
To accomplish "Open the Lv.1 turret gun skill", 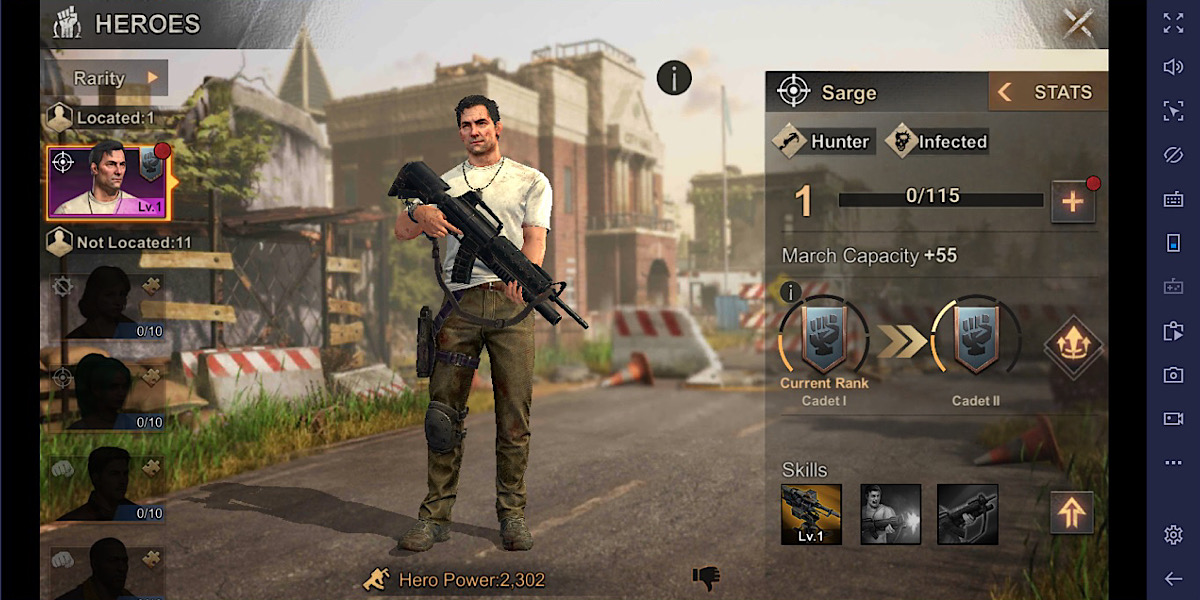I will pos(811,514).
